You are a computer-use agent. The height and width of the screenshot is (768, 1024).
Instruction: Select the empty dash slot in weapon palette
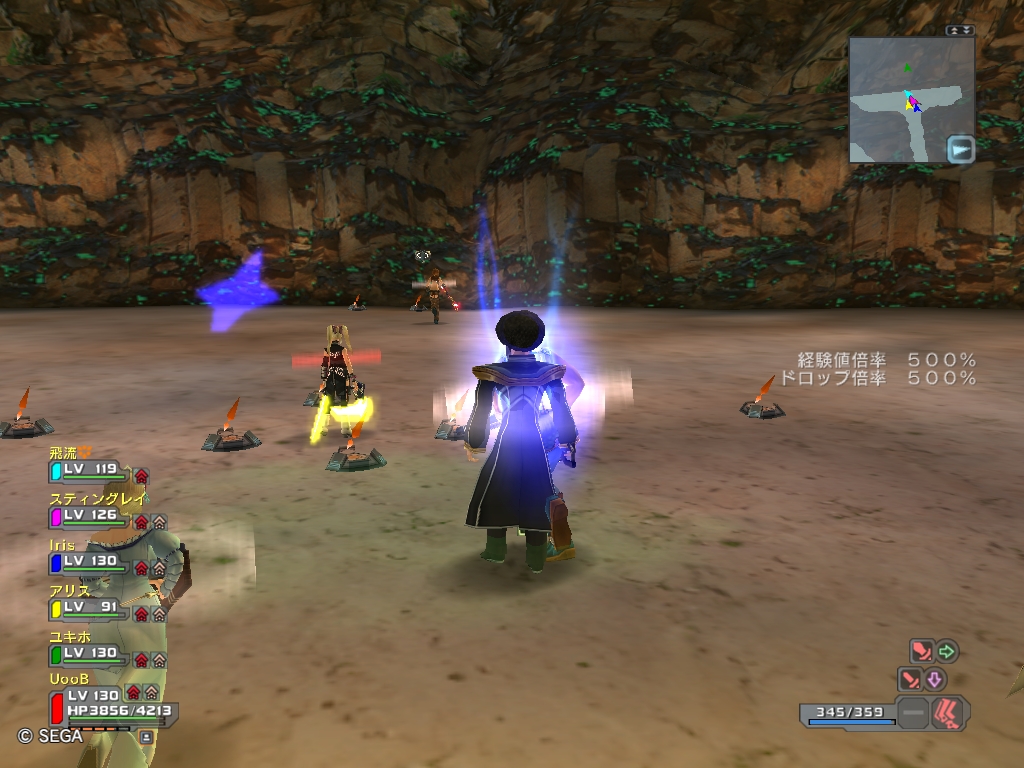click(912, 714)
